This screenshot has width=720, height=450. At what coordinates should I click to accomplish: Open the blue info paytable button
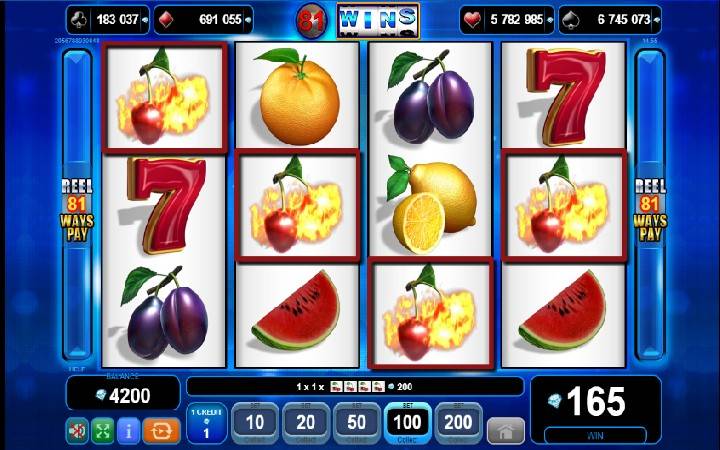pyautogui.click(x=131, y=431)
